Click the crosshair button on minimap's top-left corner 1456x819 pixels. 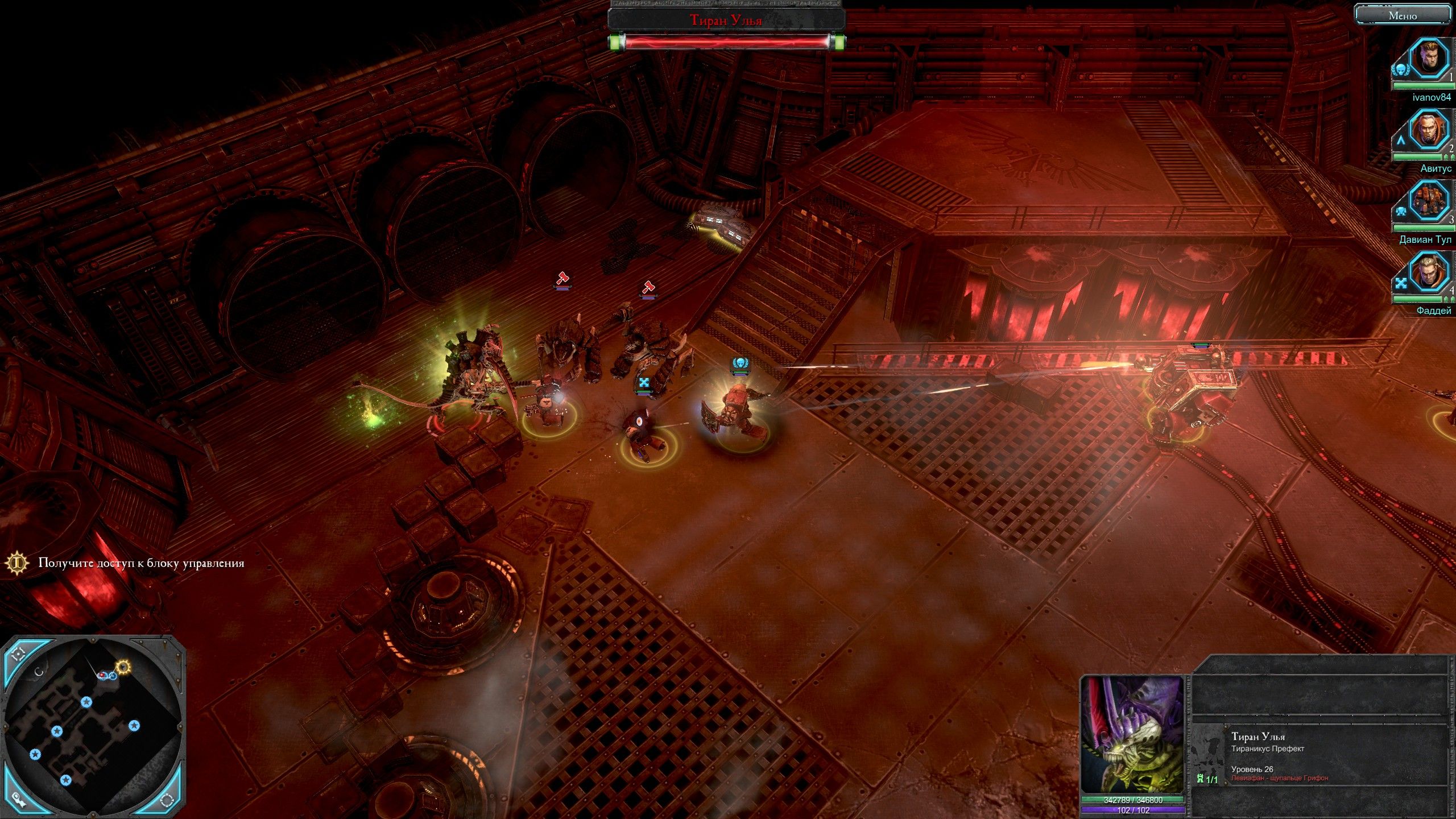tap(19, 653)
